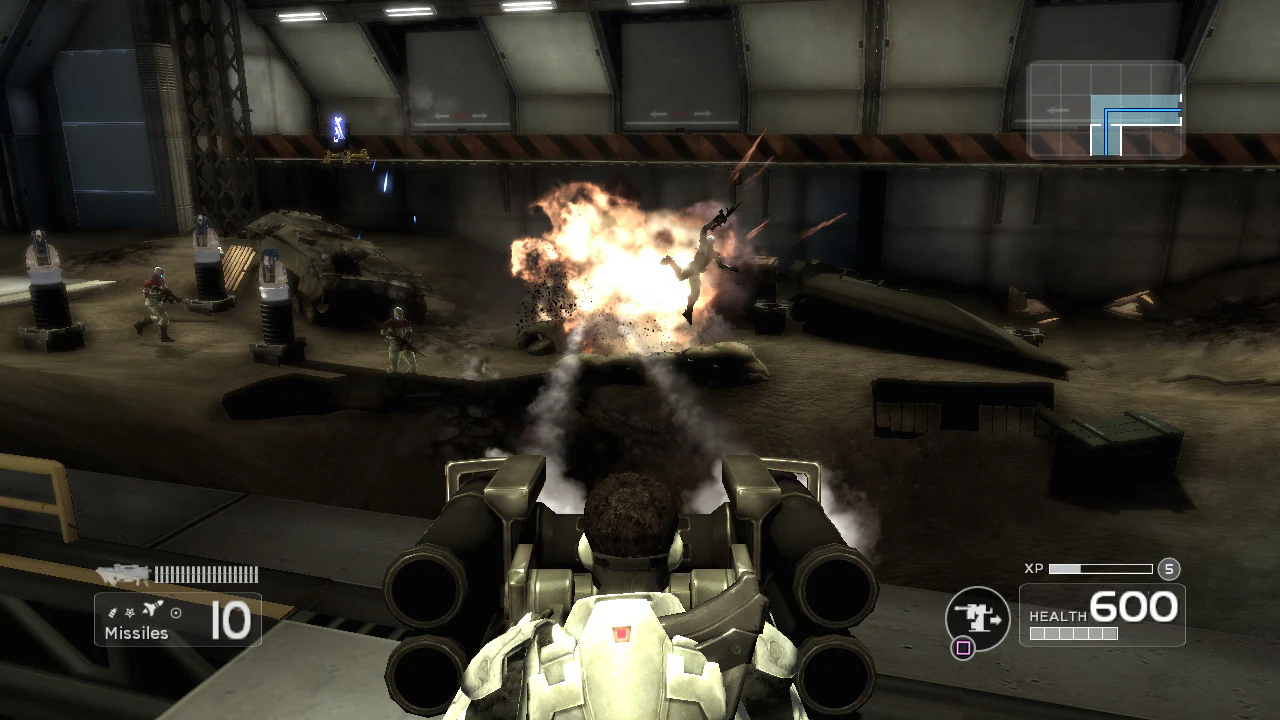This screenshot has height=720, width=1280.
Task: Click the ammo tick bar beside the rifle
Action: click(206, 574)
